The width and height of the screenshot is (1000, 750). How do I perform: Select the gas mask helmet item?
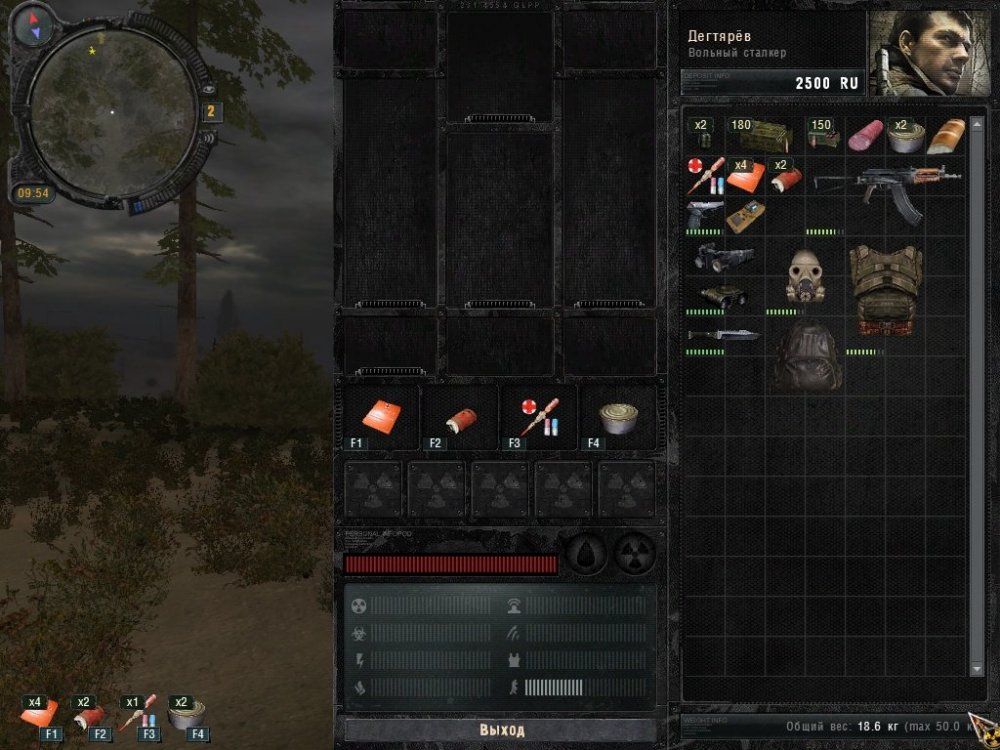coord(806,276)
